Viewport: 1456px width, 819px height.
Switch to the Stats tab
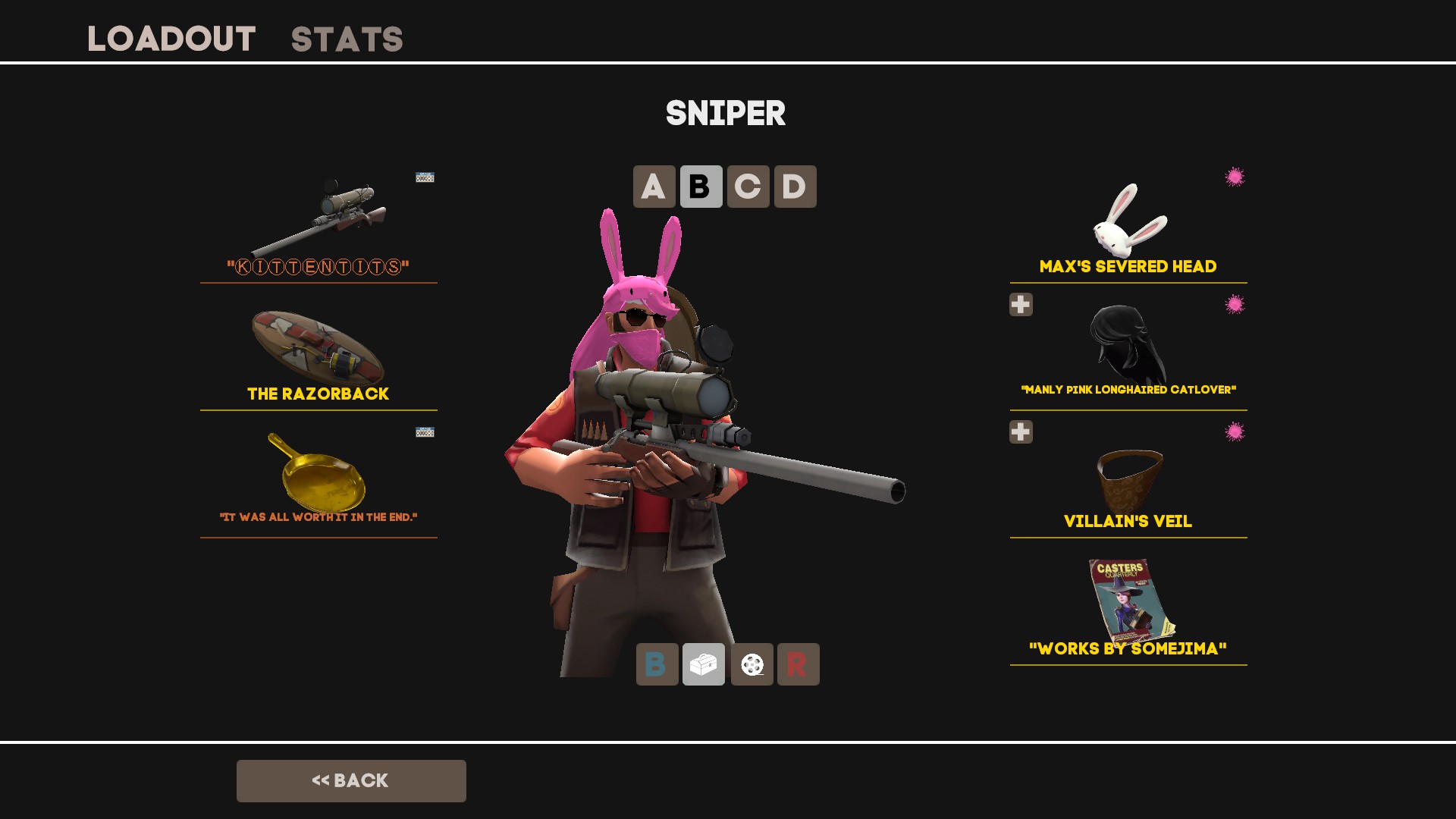347,39
